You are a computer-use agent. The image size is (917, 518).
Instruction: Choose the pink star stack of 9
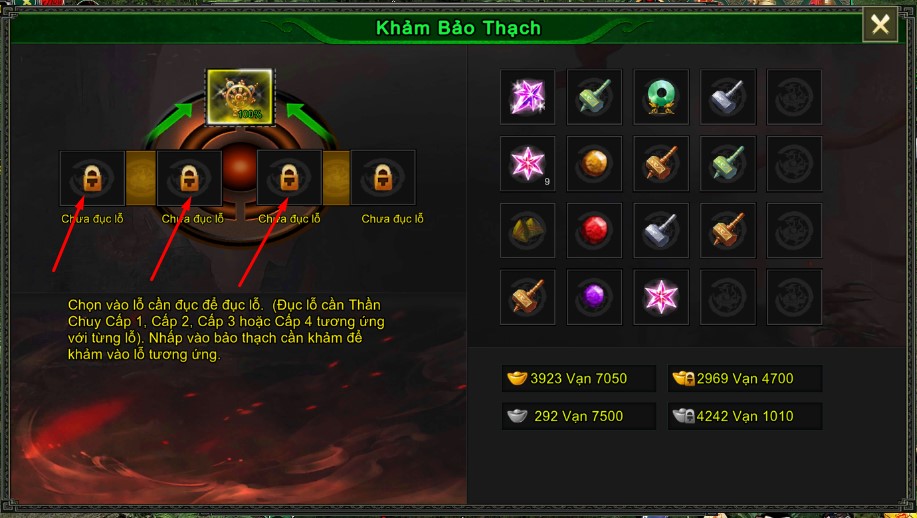click(527, 163)
